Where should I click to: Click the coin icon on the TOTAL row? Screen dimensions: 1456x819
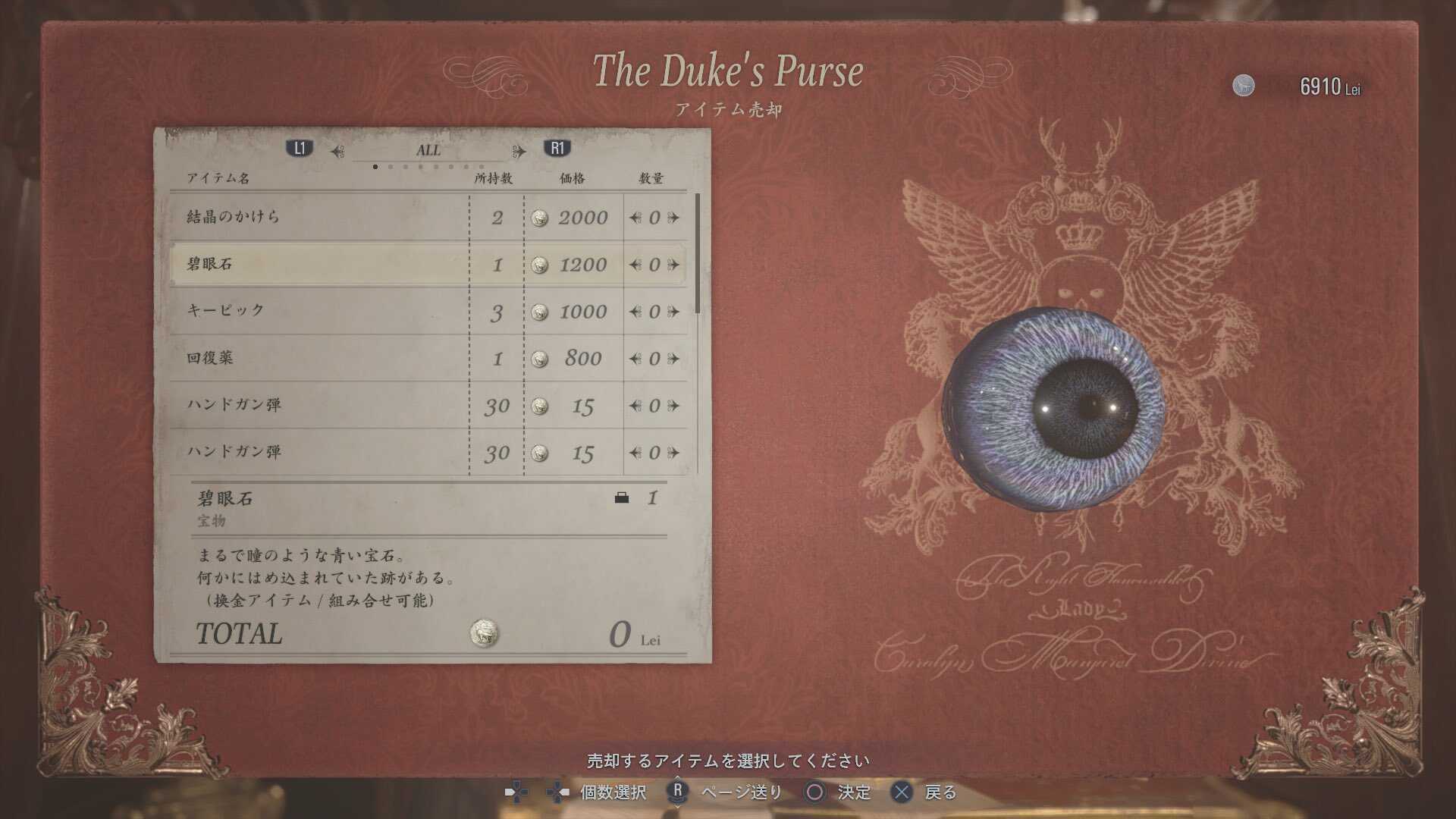(x=485, y=632)
